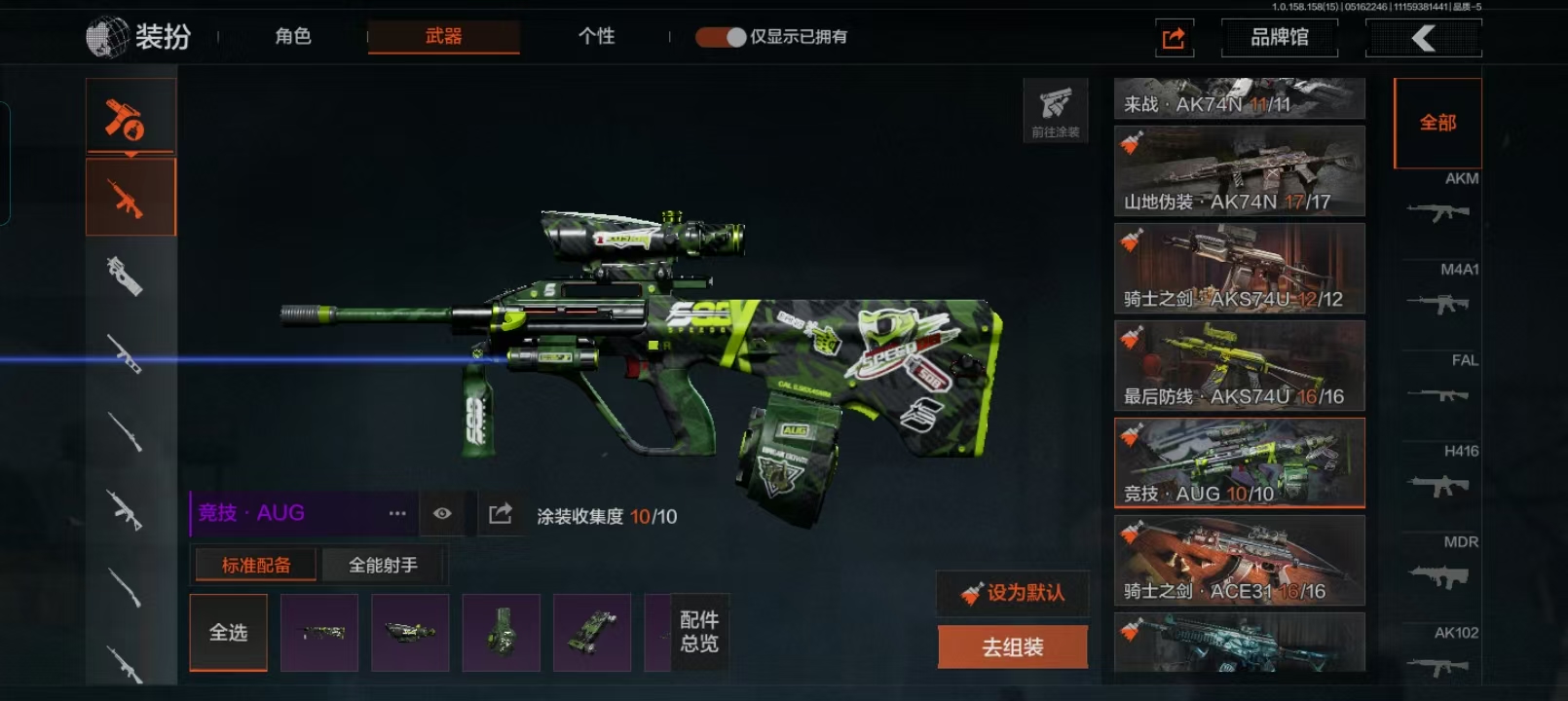Toggle the eye preview icon
This screenshot has height=701, width=1568.
[442, 513]
